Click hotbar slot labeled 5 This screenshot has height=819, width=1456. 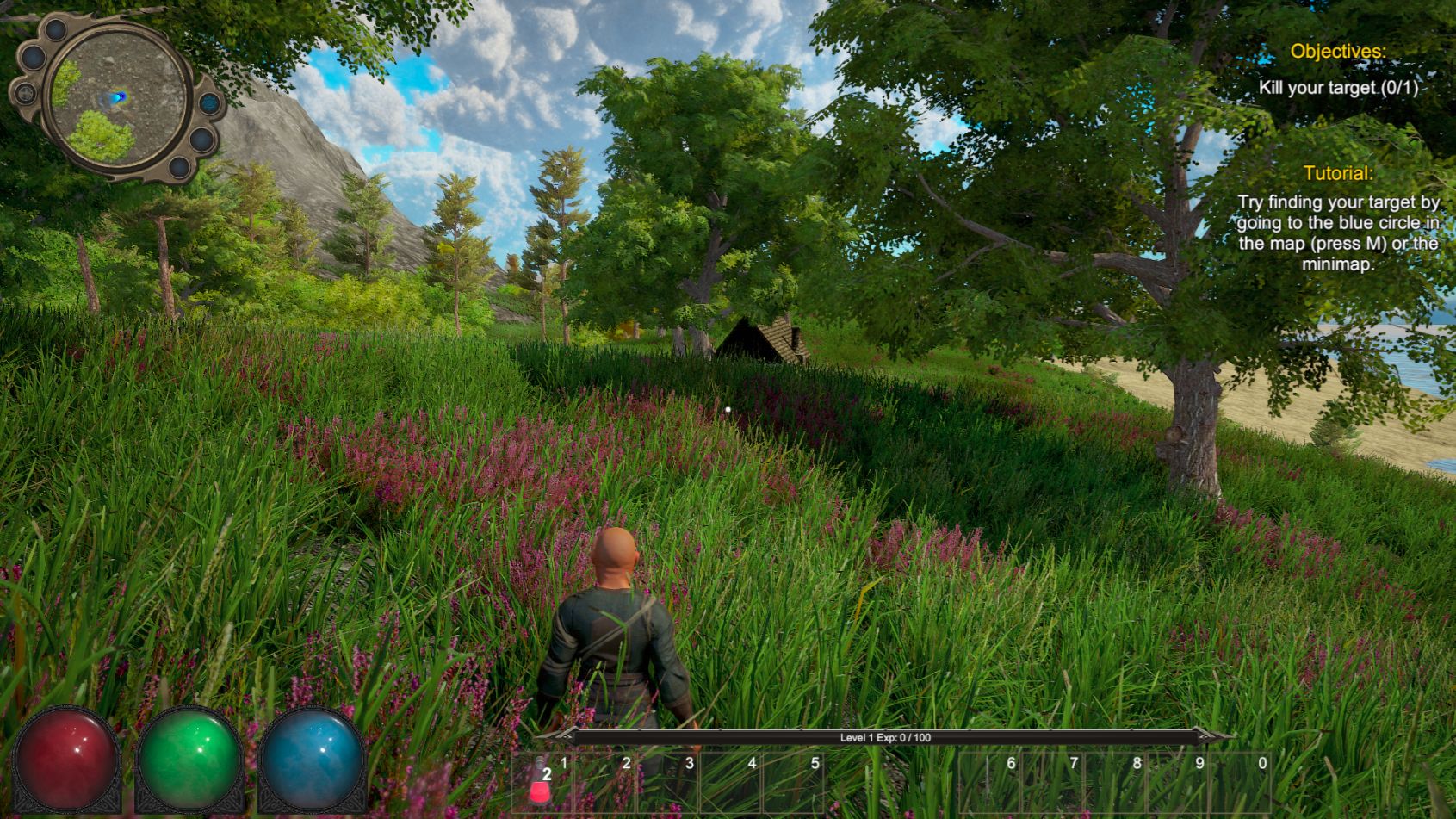click(x=795, y=783)
